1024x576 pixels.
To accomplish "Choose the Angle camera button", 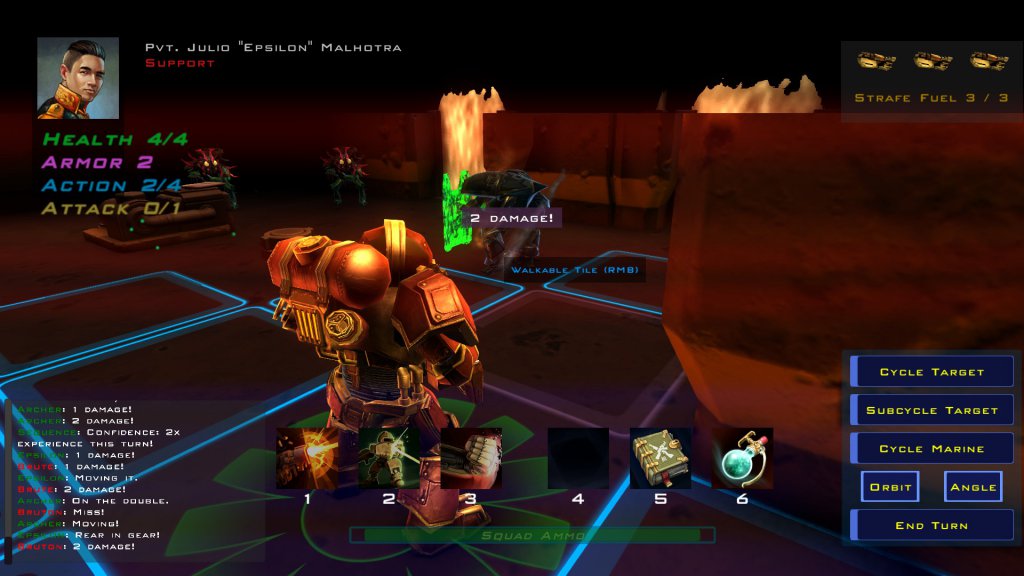I will [x=973, y=487].
